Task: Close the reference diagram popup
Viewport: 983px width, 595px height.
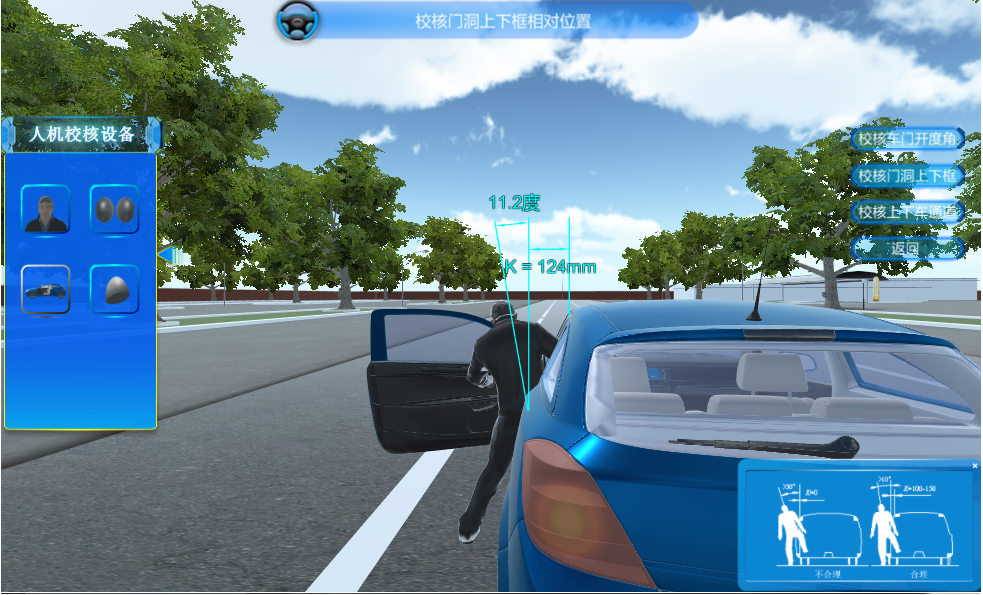Action: [x=975, y=465]
